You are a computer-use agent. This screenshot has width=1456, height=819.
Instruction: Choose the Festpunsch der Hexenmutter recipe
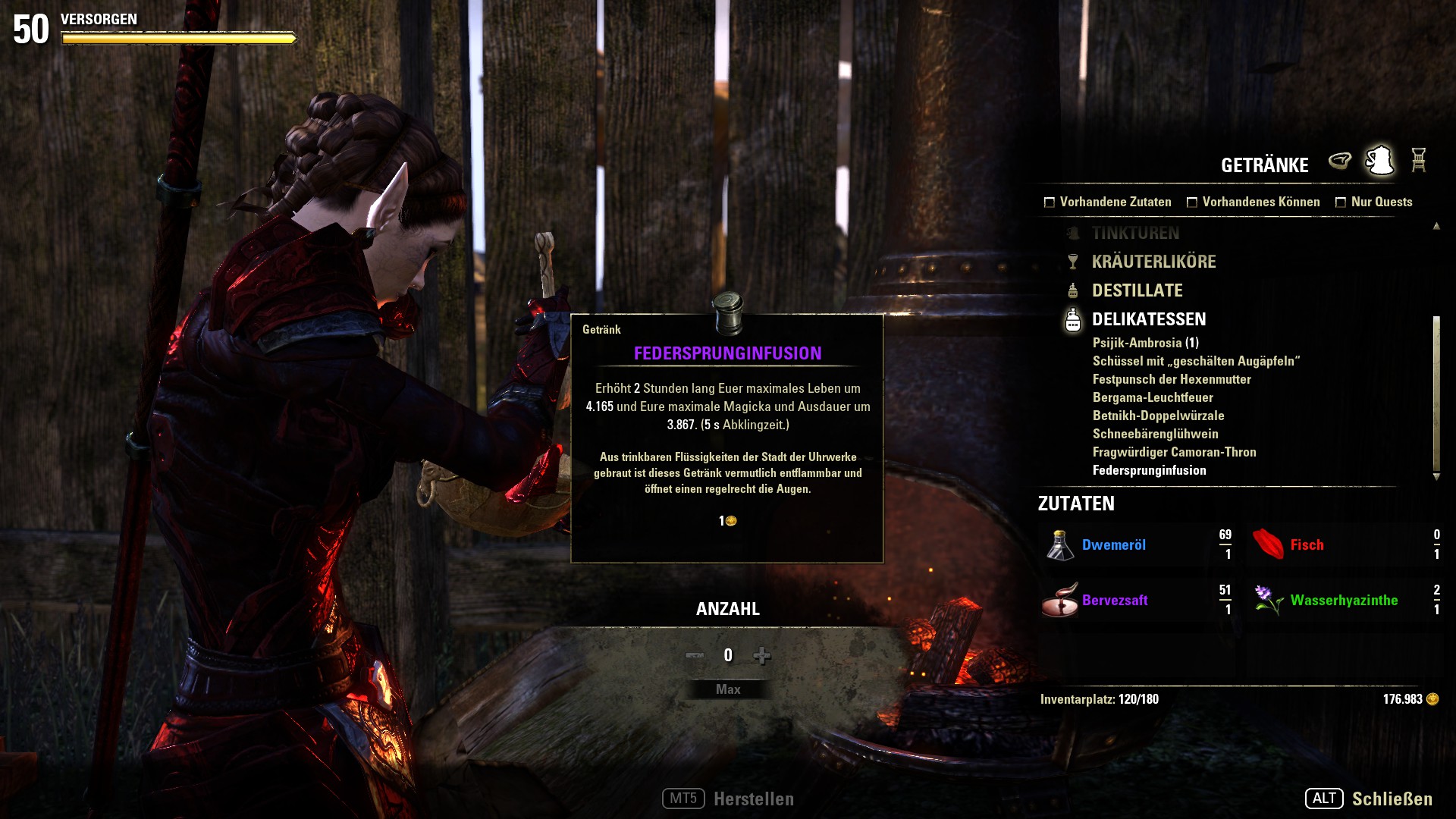click(x=1172, y=379)
